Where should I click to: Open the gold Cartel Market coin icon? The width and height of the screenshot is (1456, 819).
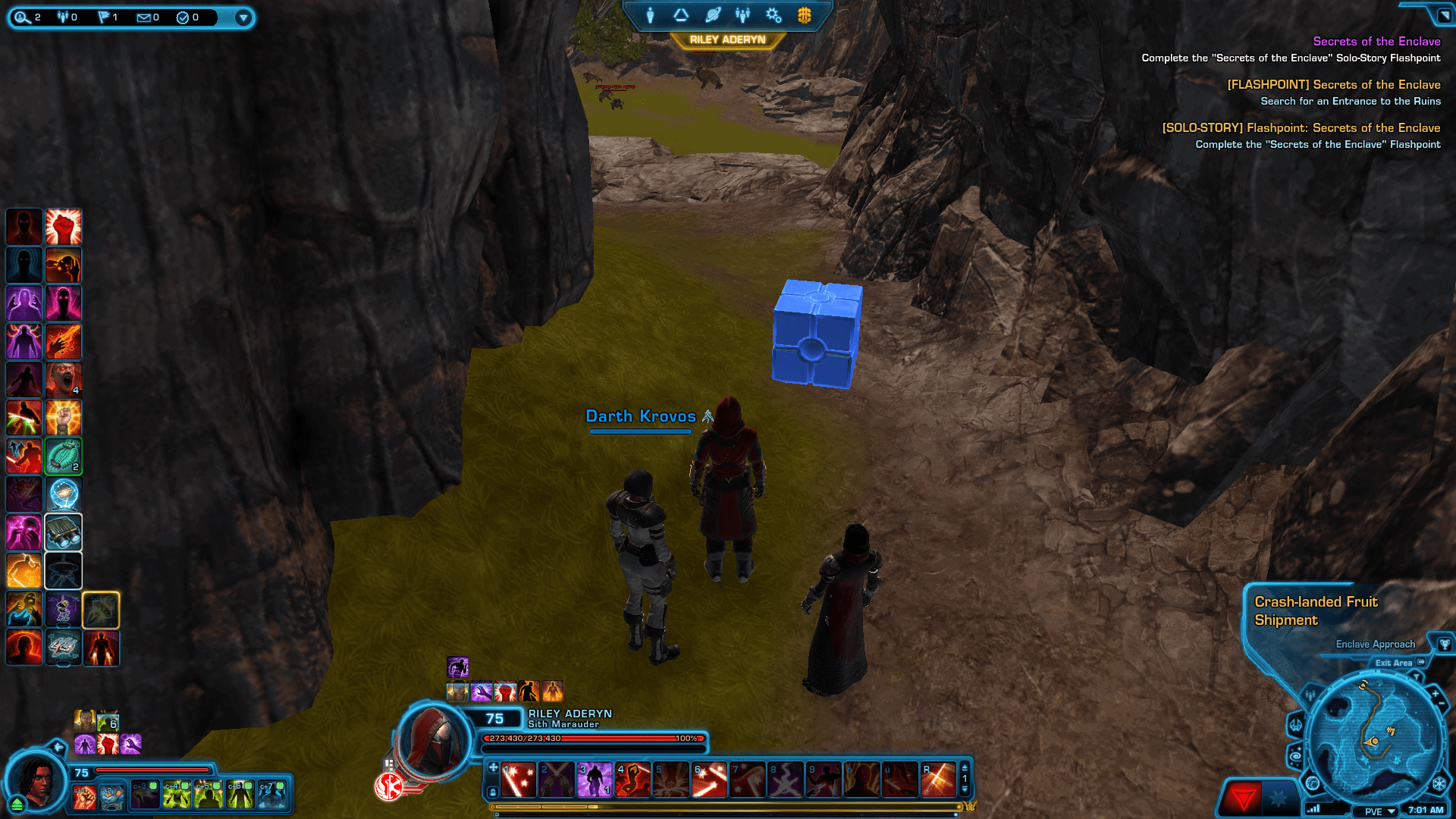tap(804, 15)
